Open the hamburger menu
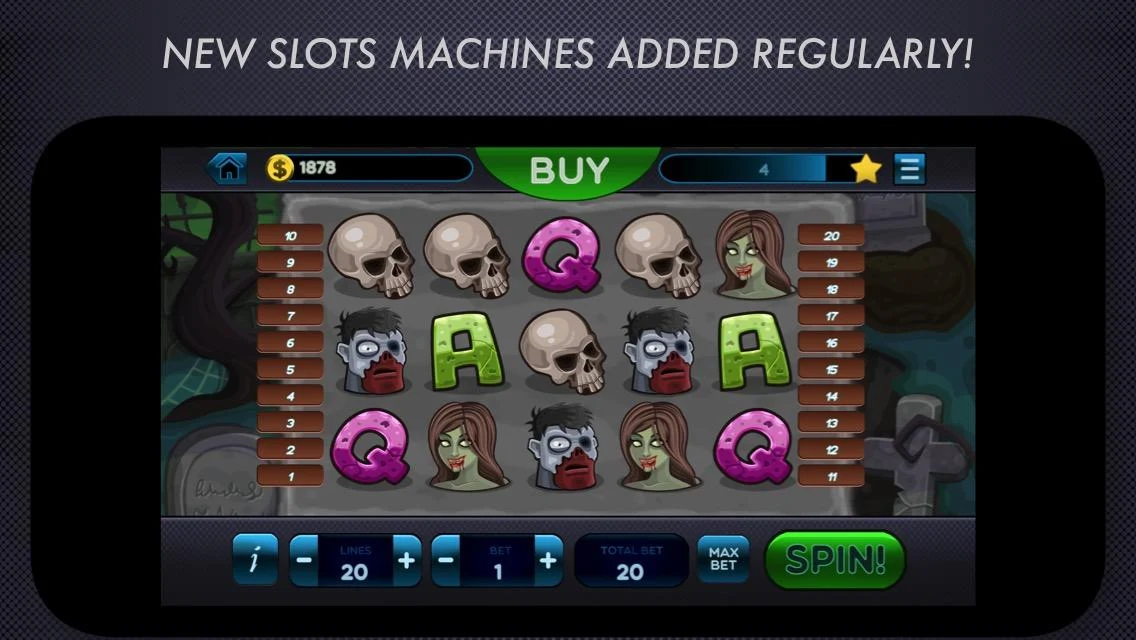Viewport: 1136px width, 640px height. [909, 169]
